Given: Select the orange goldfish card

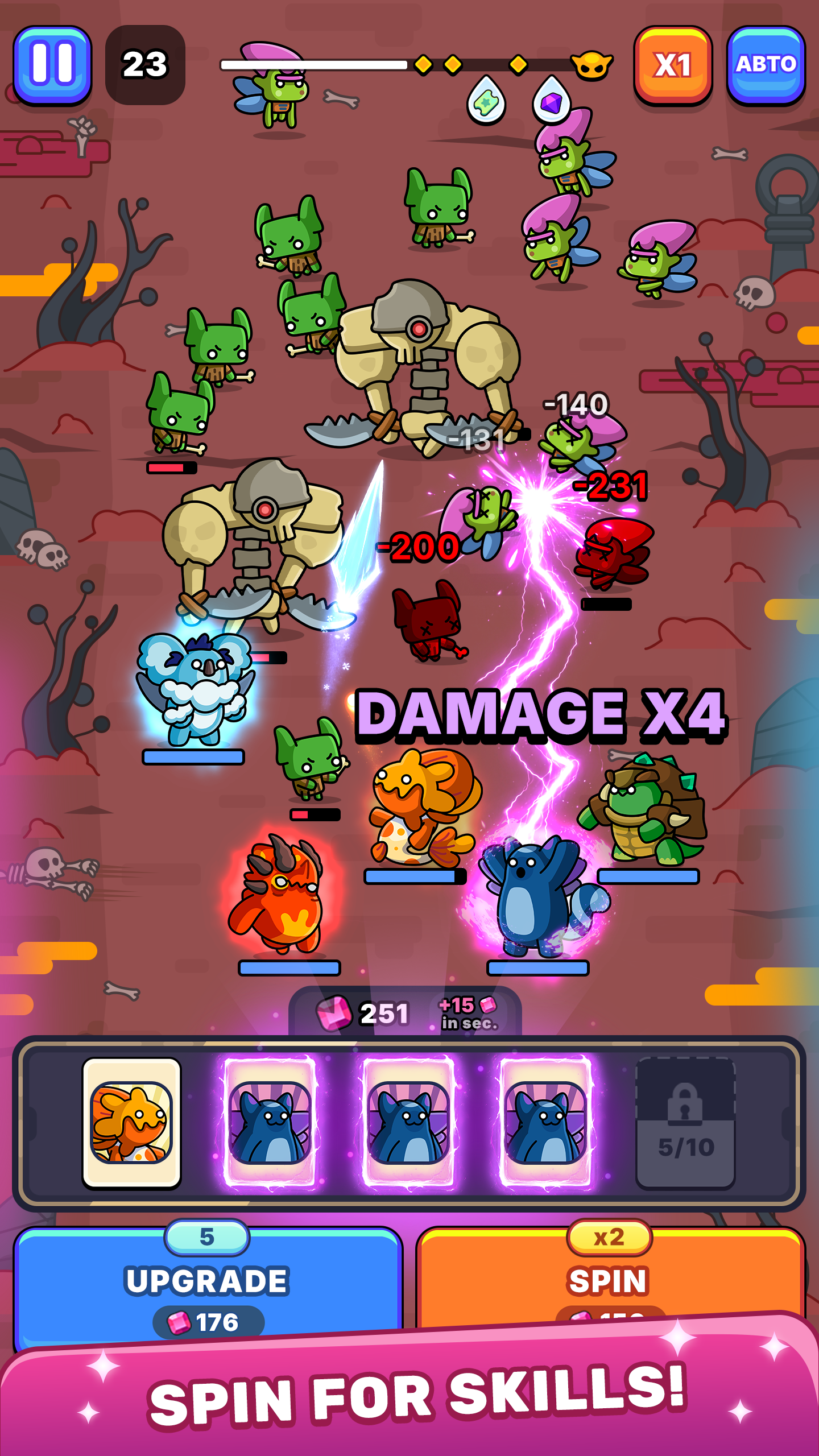Looking at the screenshot, I should (132, 1123).
